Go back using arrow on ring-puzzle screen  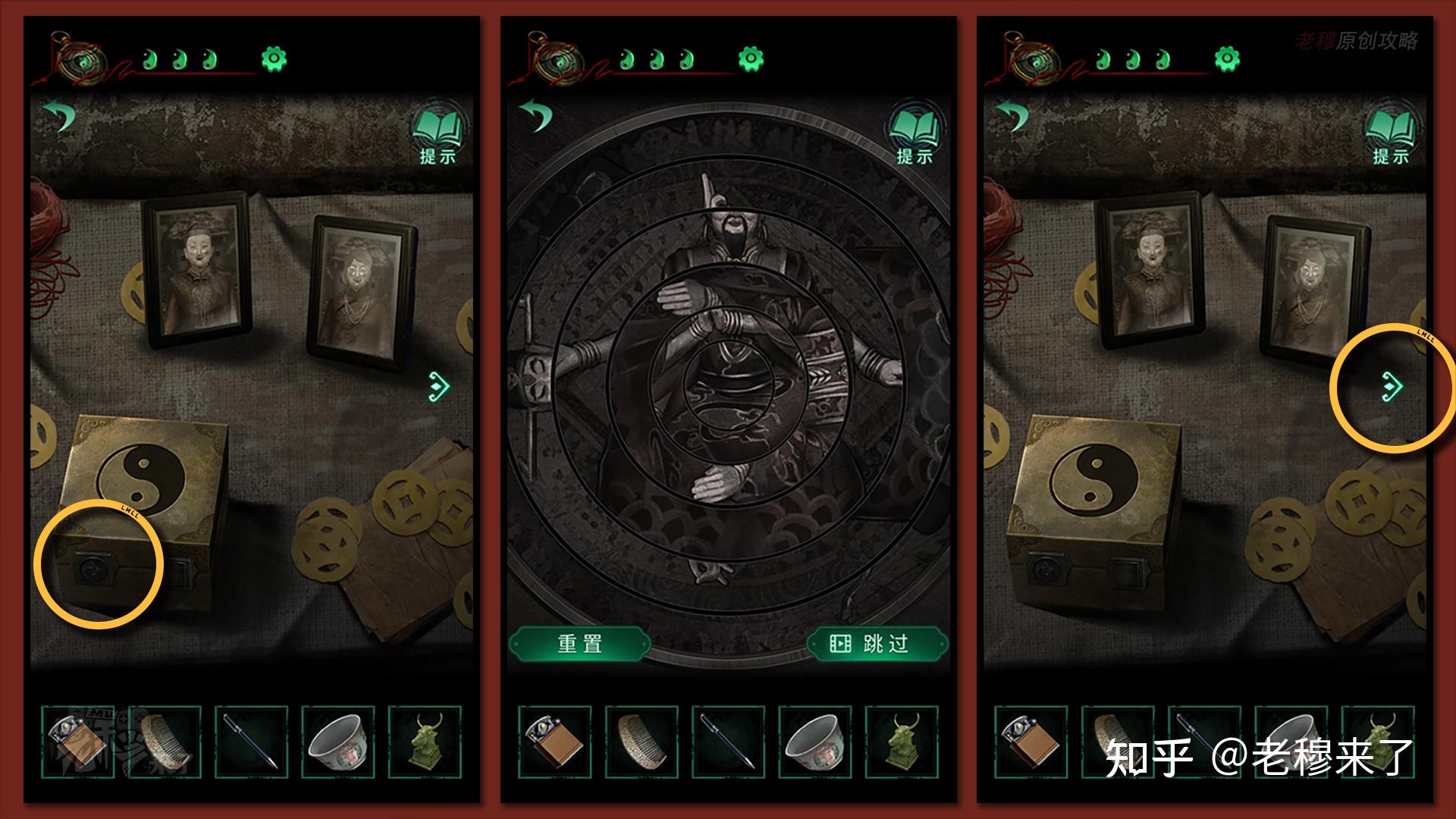tap(537, 116)
